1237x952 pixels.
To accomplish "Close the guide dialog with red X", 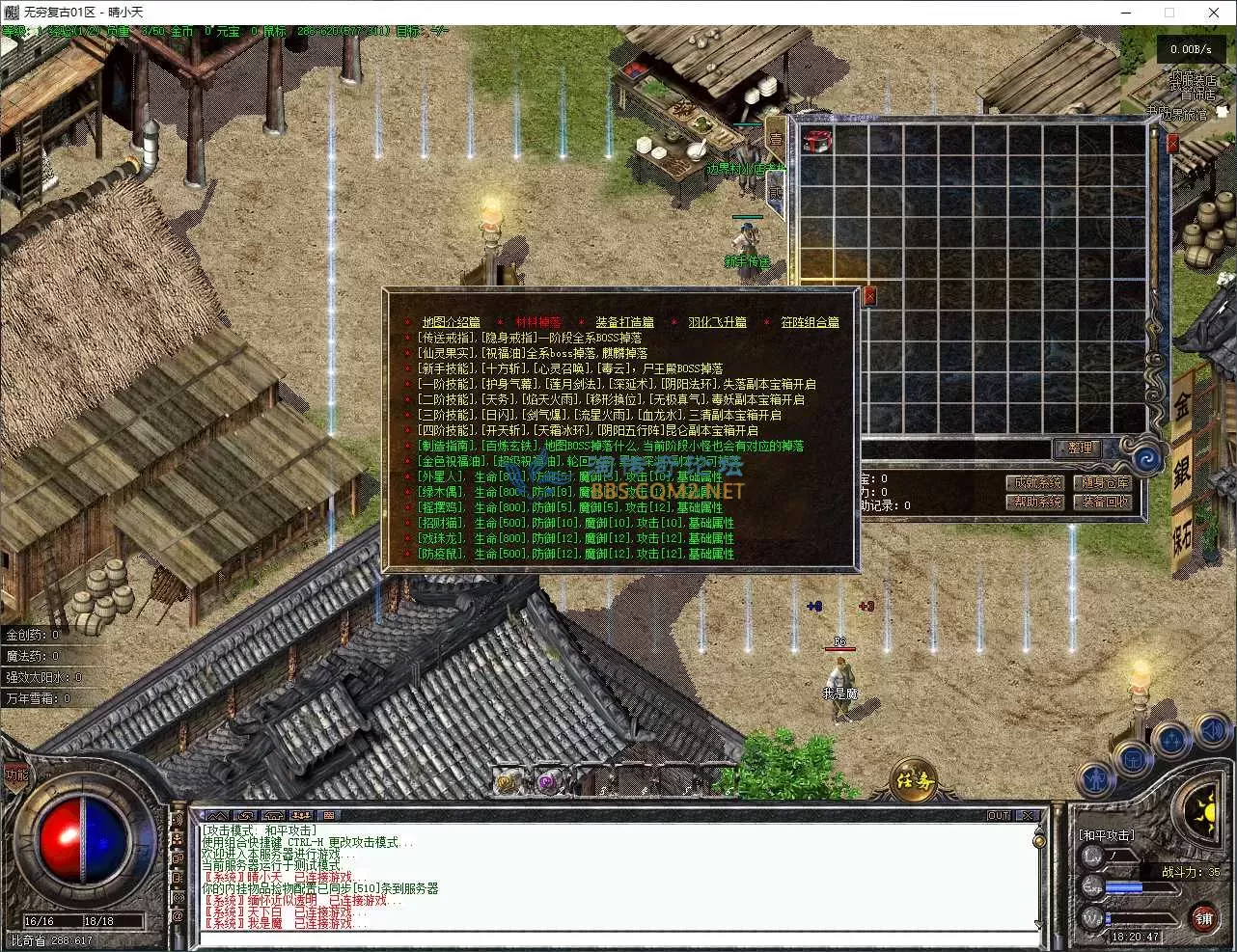I will [x=869, y=296].
